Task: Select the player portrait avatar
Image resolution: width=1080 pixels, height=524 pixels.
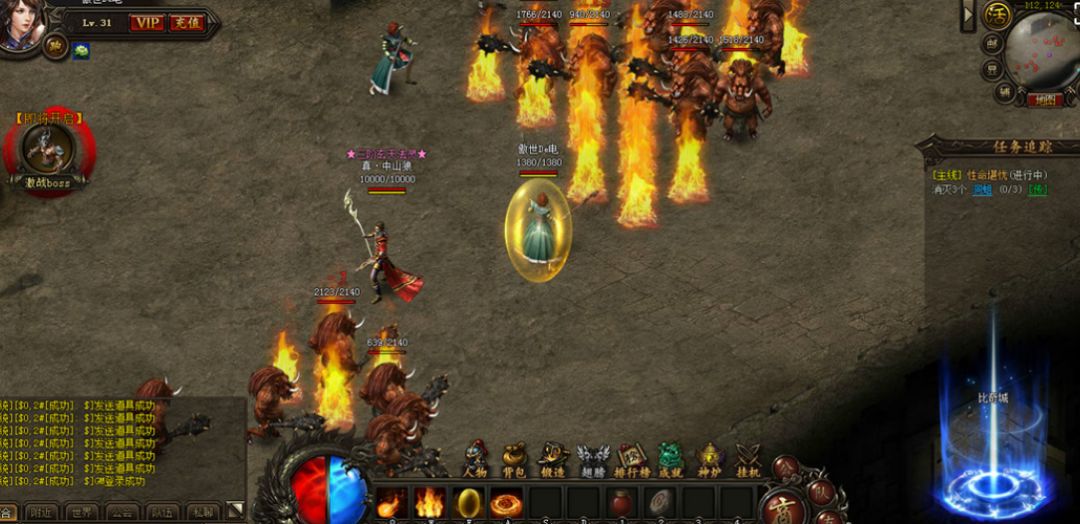Action: 20,24
